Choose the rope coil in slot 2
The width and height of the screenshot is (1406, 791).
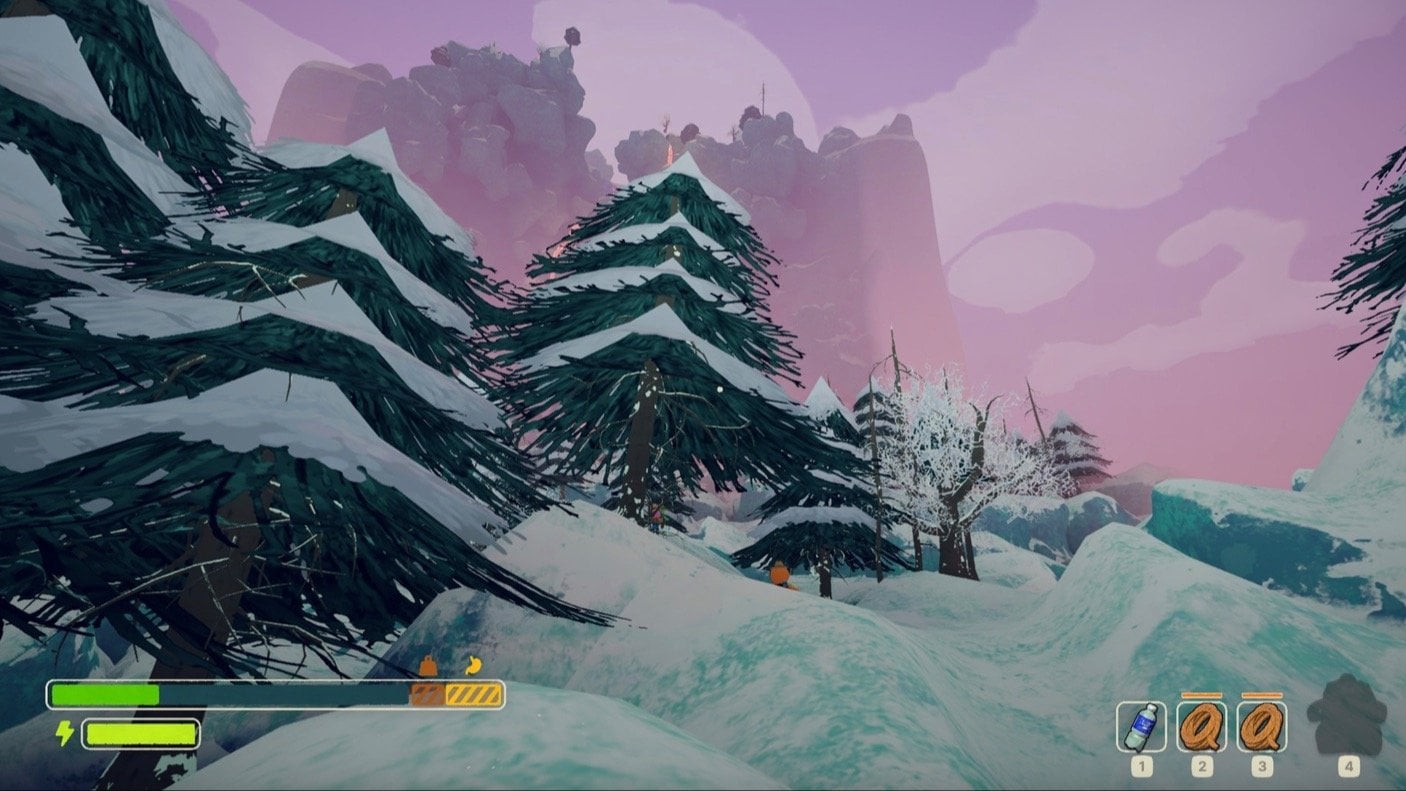[x=1201, y=726]
